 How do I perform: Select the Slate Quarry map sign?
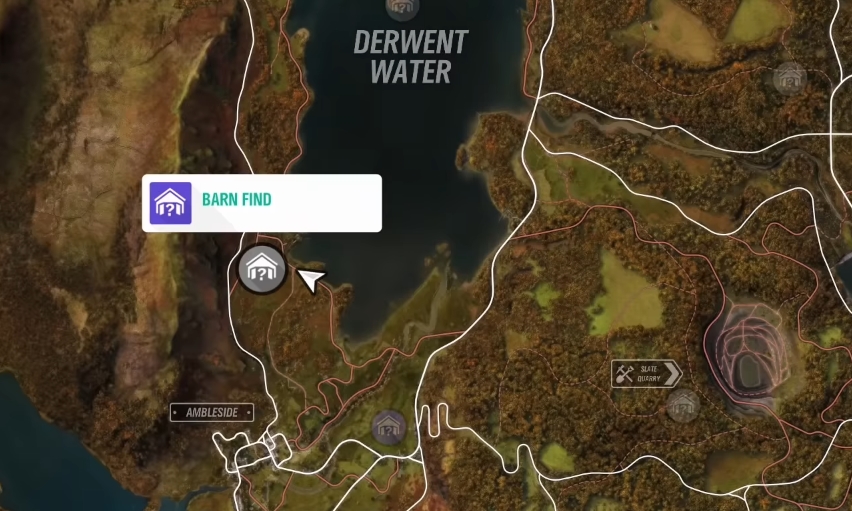[646, 375]
